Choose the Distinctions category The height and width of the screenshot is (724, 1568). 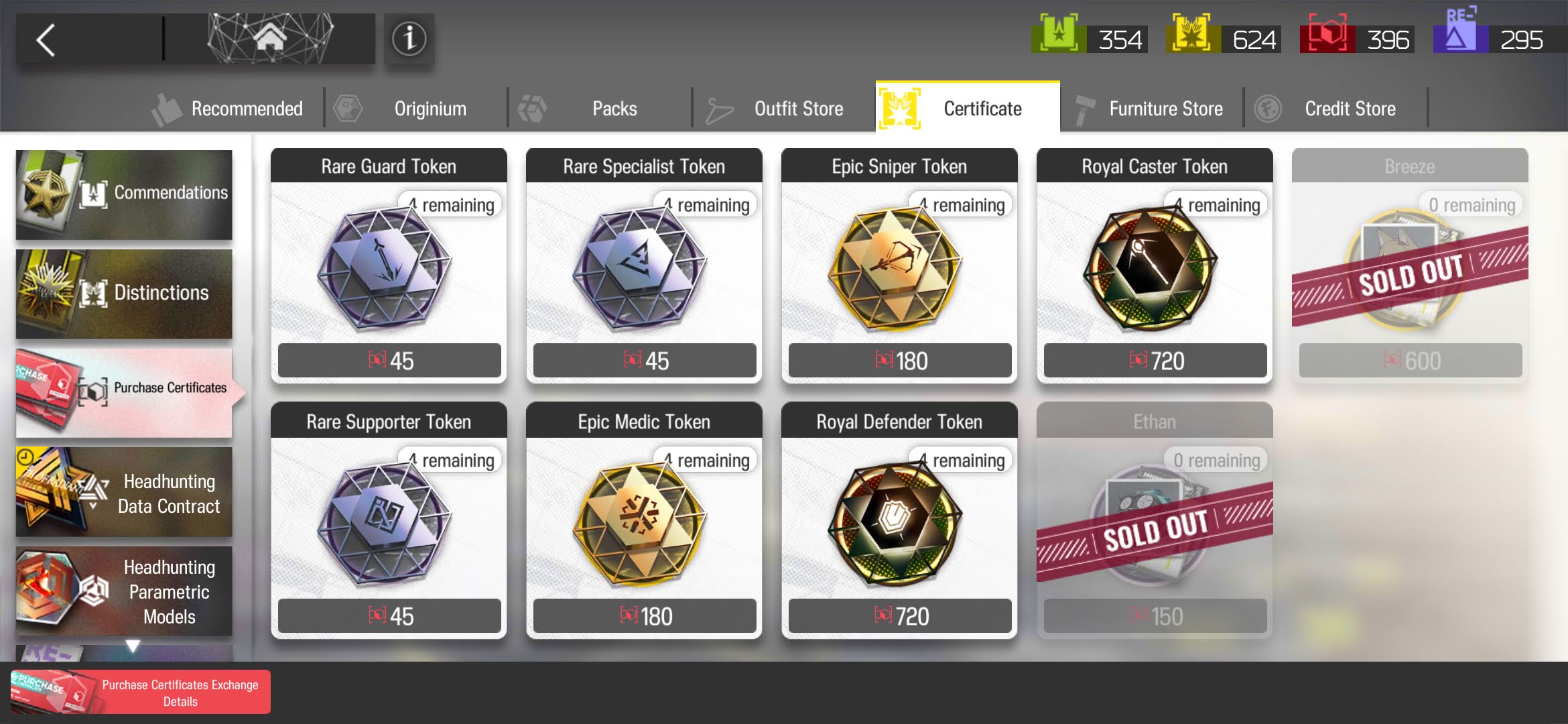point(124,294)
